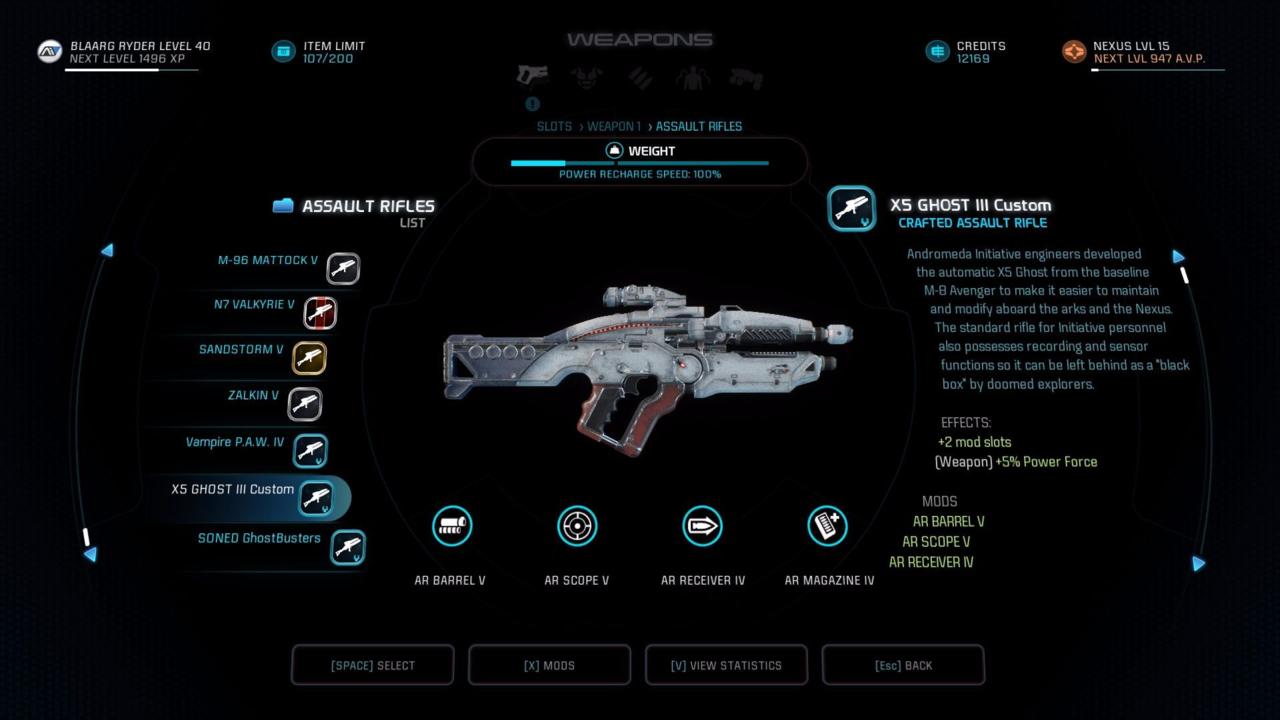Viewport: 1280px width, 720px height.
Task: Open MODS with the [X] button
Action: (x=549, y=664)
